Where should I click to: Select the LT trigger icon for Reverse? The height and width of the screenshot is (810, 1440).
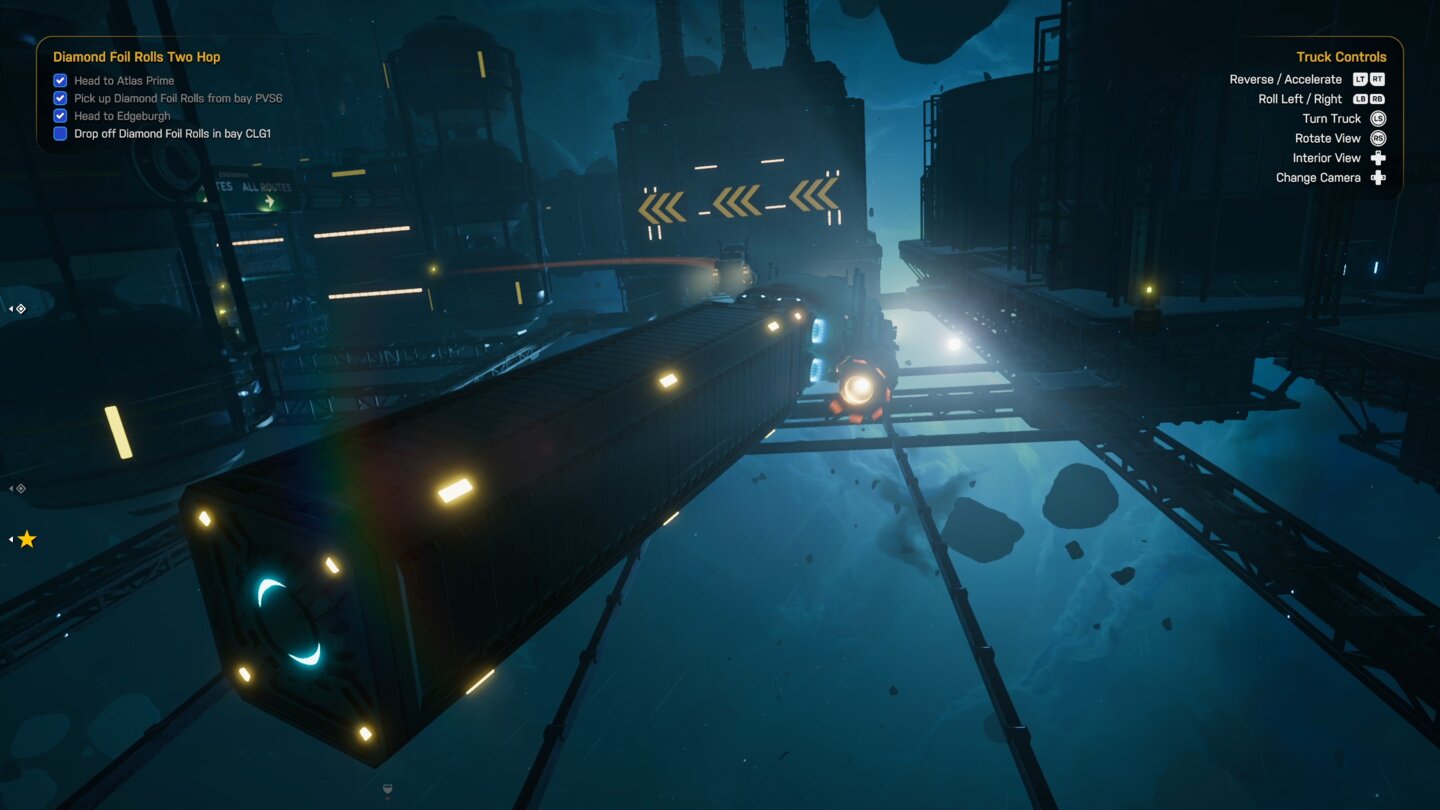1360,79
